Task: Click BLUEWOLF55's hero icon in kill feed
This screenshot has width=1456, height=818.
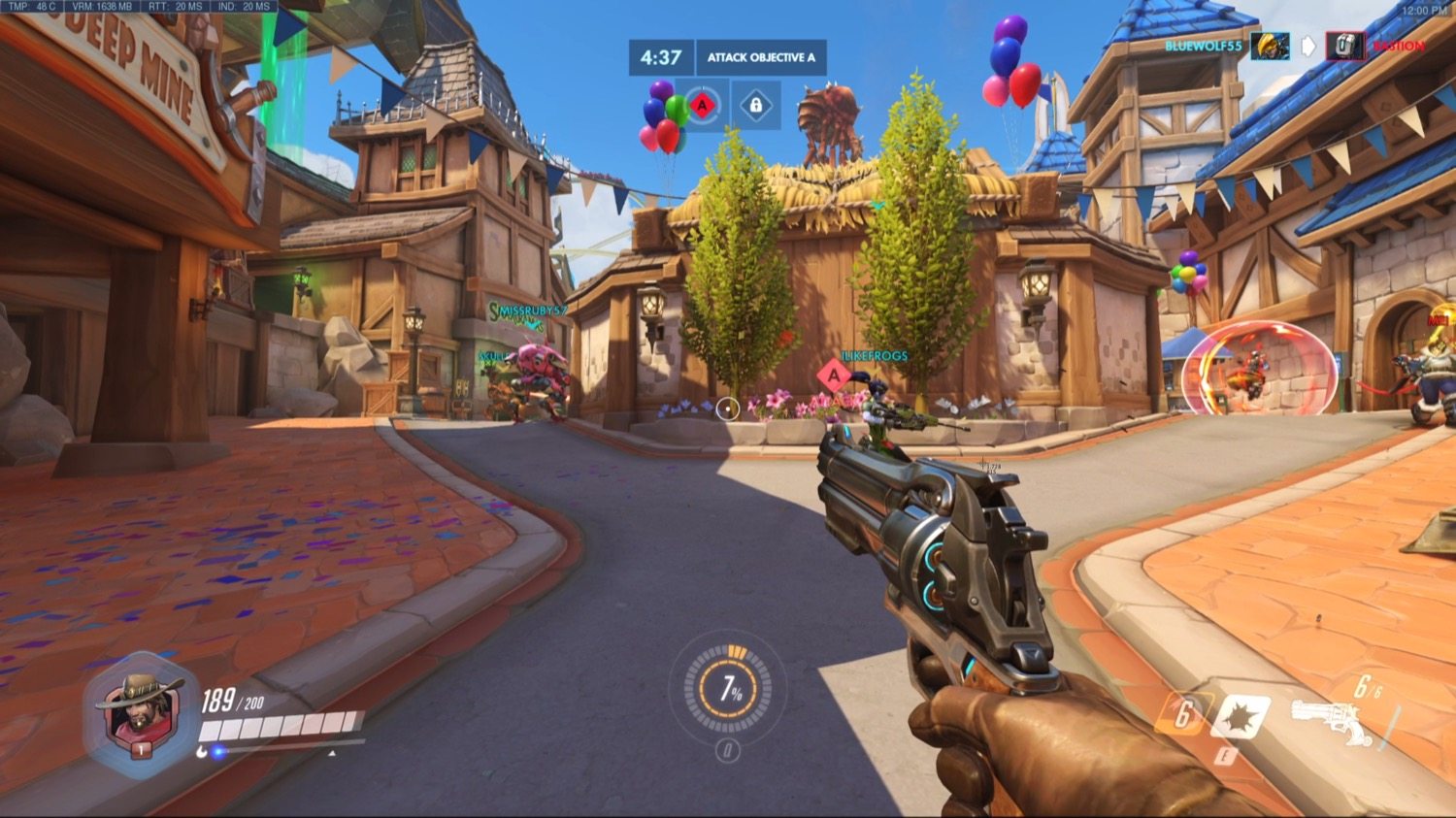Action: [x=1269, y=46]
